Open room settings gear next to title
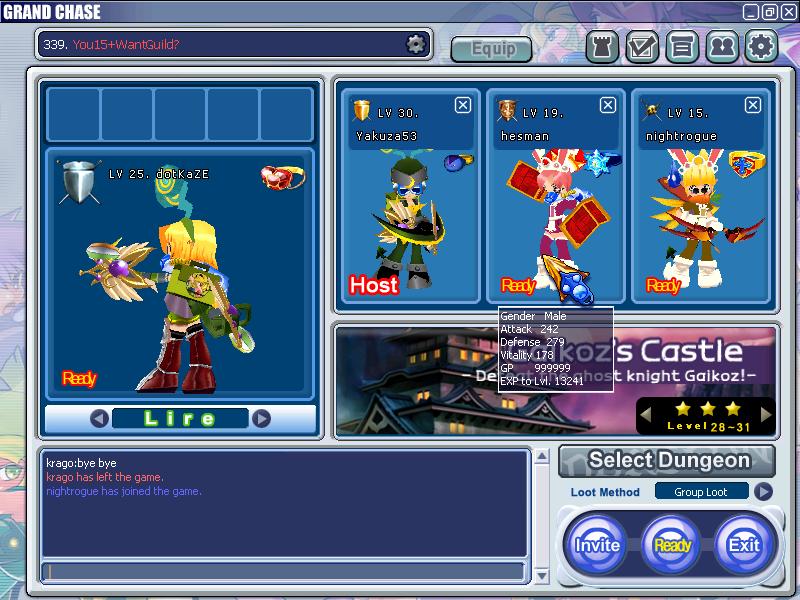 (415, 44)
